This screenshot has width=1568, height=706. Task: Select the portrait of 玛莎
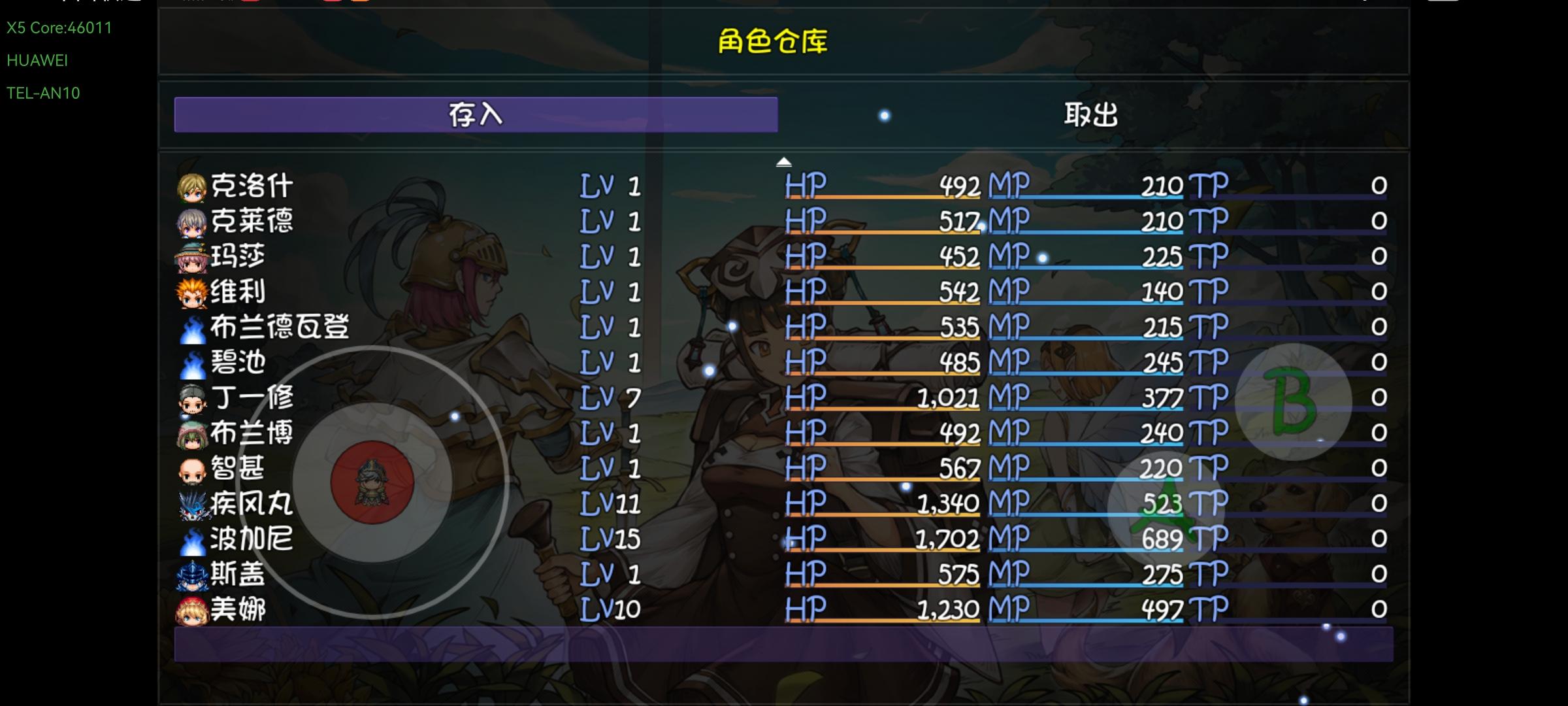click(x=192, y=256)
